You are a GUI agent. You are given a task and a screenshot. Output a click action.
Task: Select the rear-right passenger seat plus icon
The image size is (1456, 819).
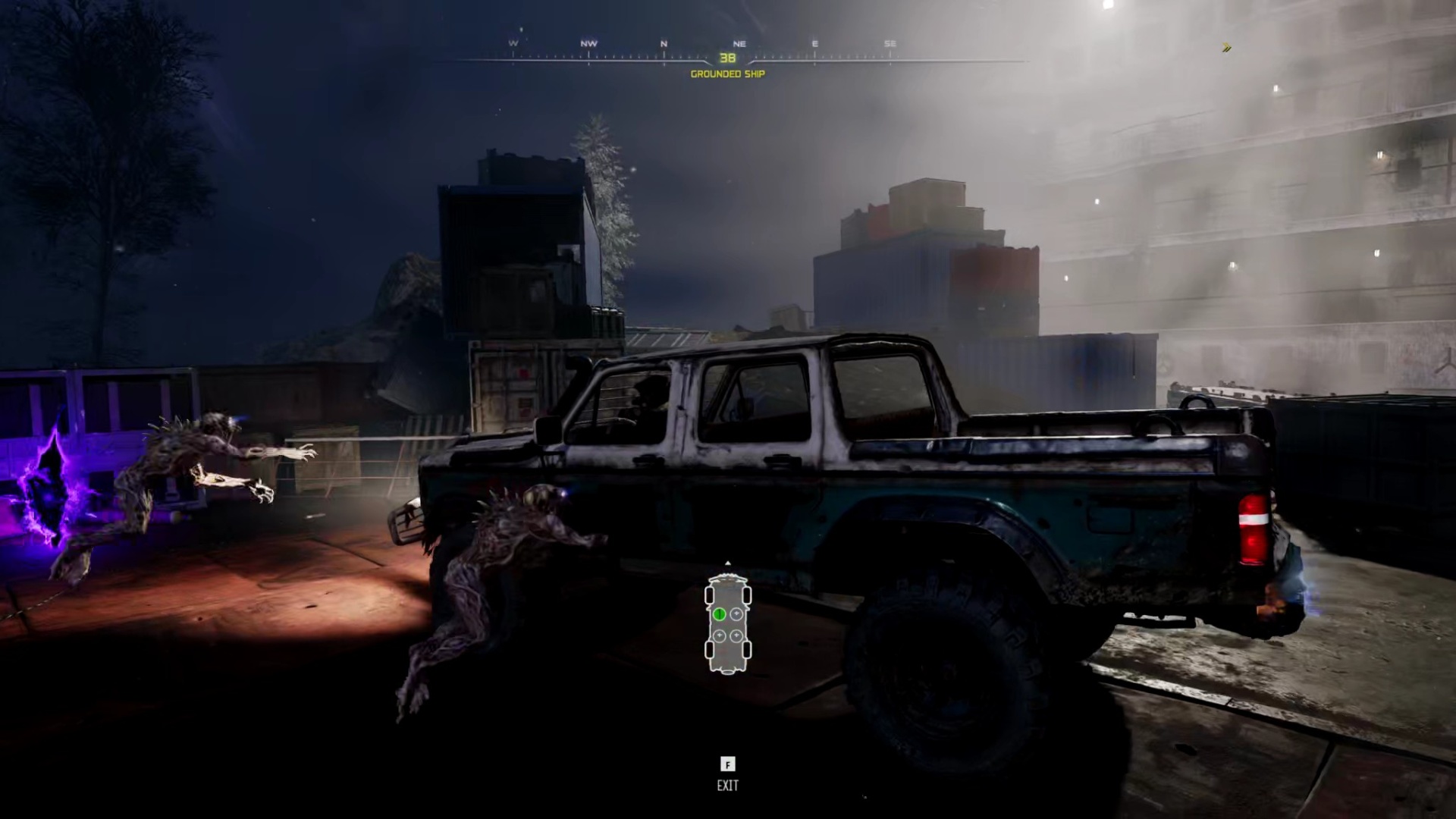pos(736,634)
